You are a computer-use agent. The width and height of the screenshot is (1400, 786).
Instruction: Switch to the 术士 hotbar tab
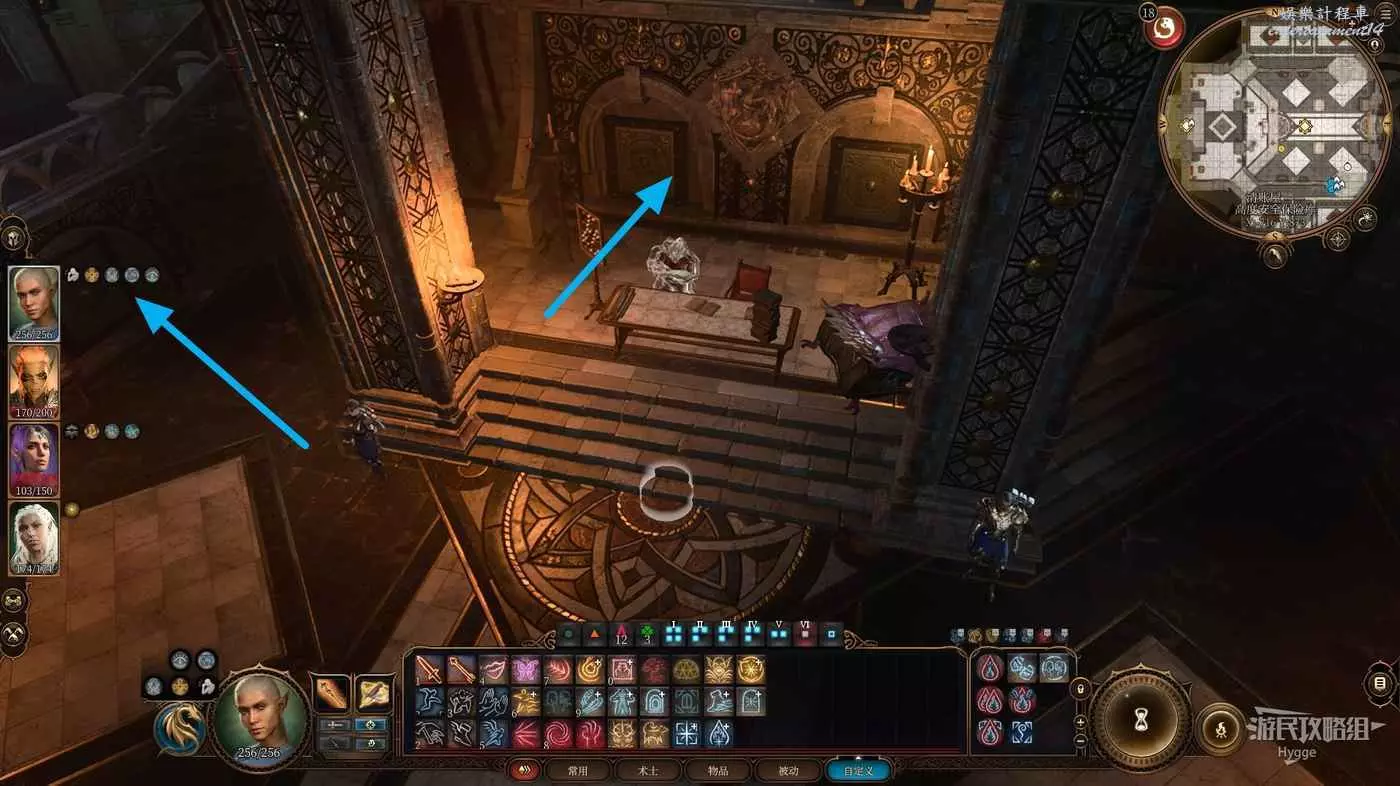(x=649, y=771)
